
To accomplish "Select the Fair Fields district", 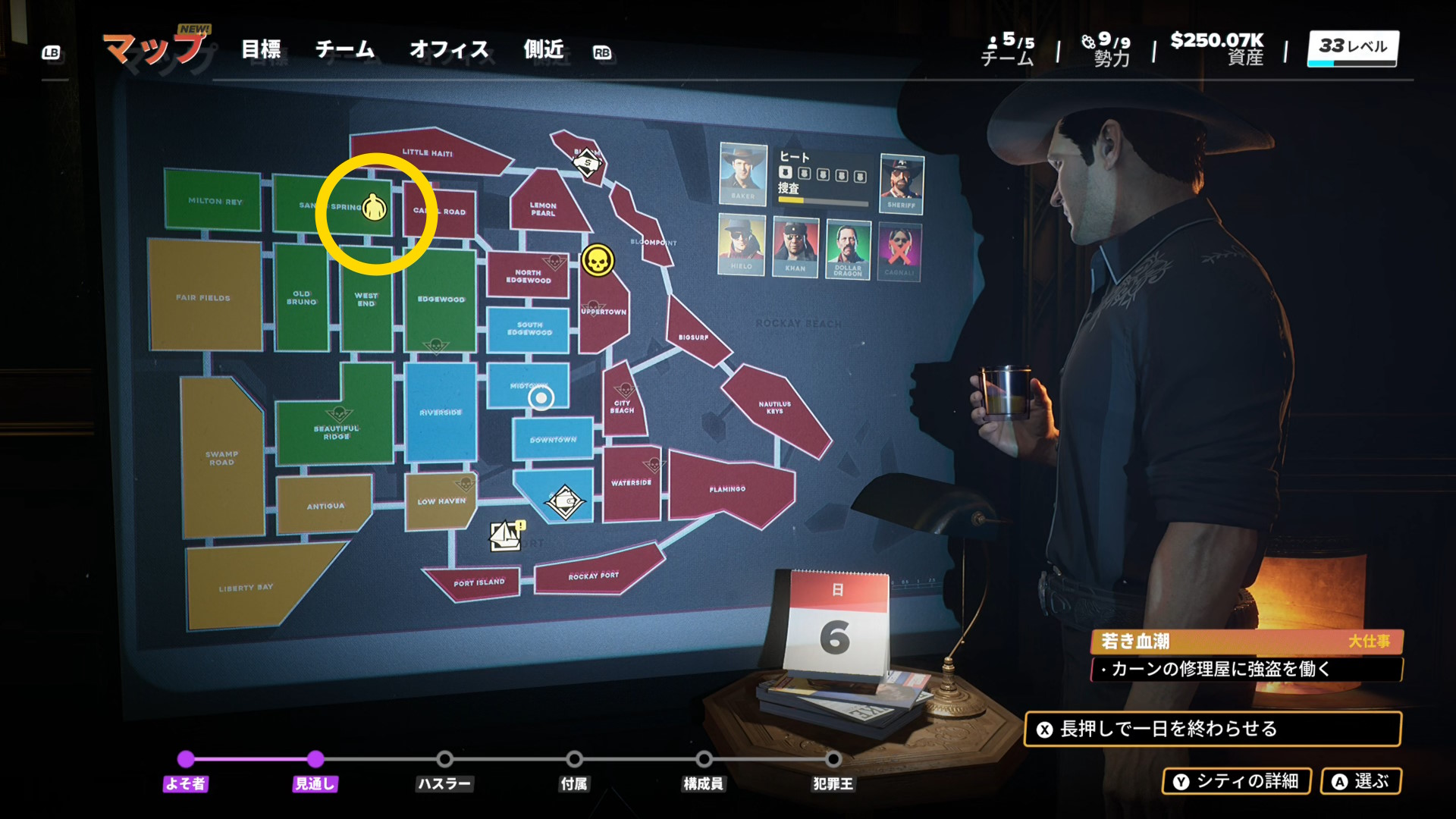I will click(x=203, y=297).
